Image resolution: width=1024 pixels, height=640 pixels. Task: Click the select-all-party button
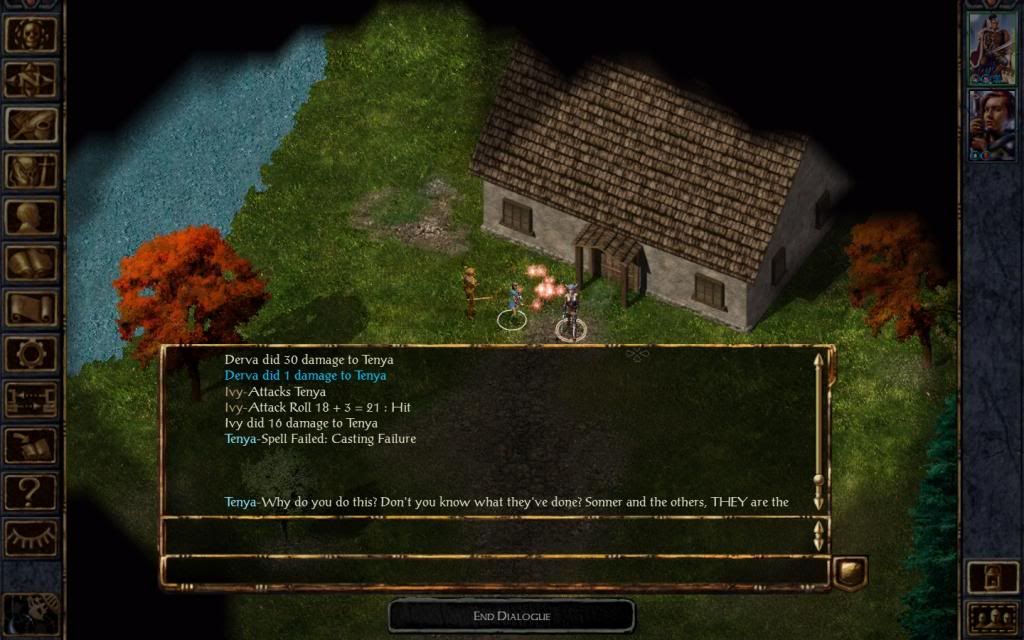point(992,618)
